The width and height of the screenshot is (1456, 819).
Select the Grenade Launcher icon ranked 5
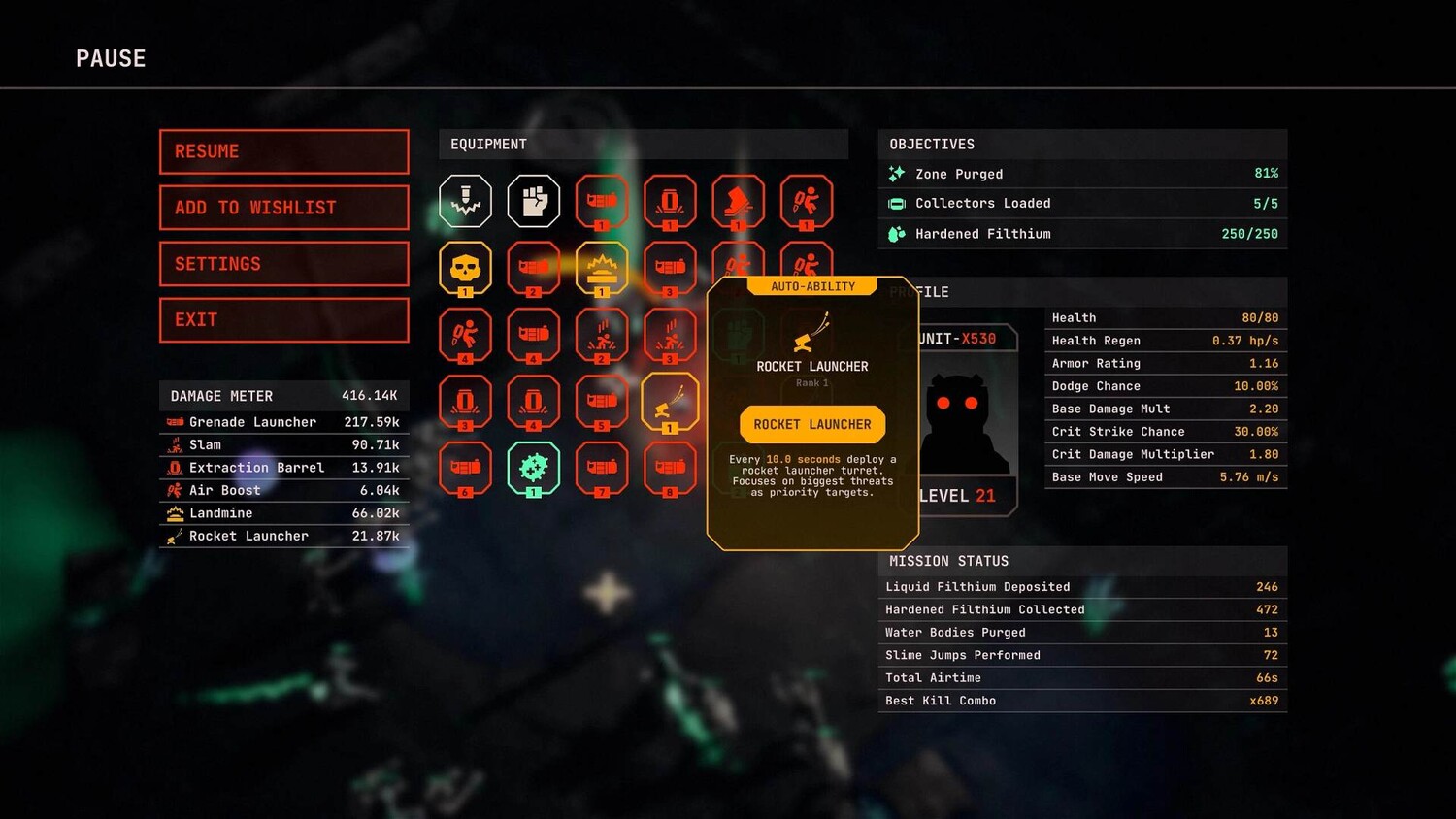601,401
